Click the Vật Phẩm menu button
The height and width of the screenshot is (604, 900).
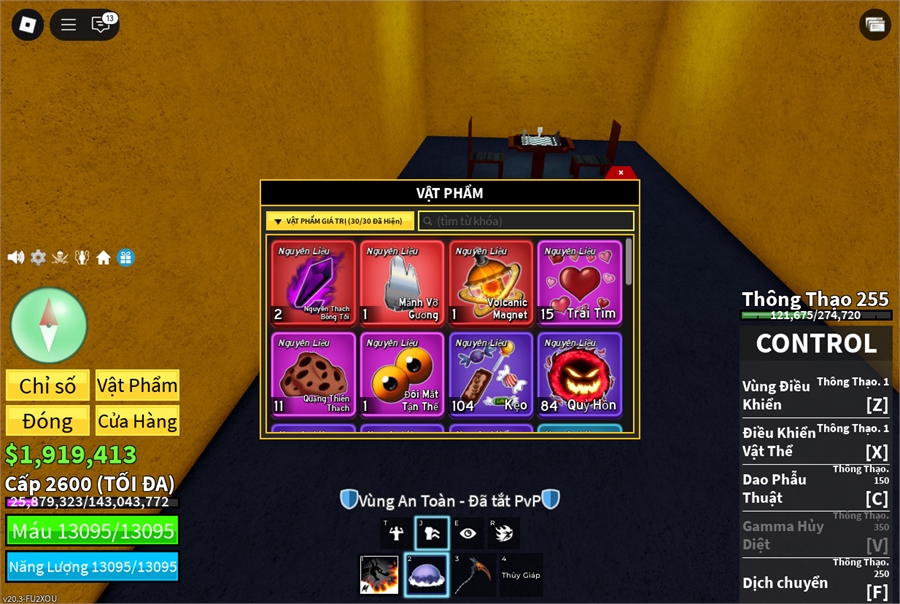tap(137, 385)
